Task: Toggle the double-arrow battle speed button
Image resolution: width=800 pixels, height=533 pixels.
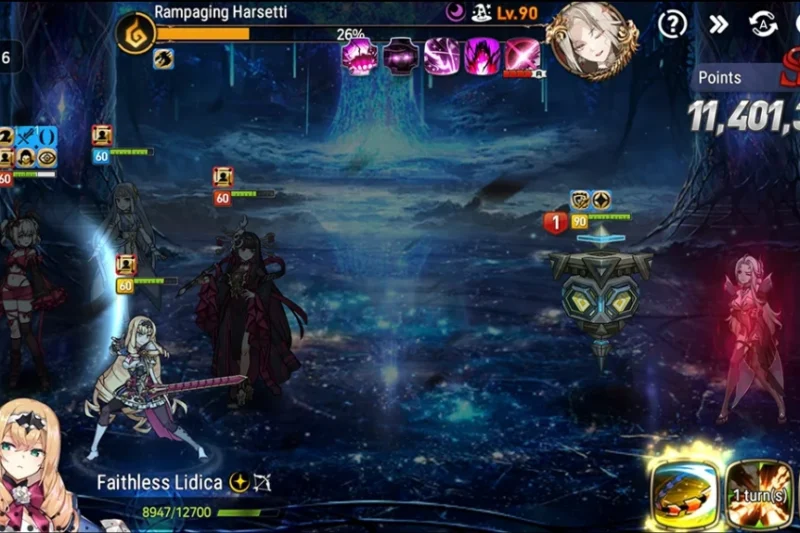Action: coord(718,24)
